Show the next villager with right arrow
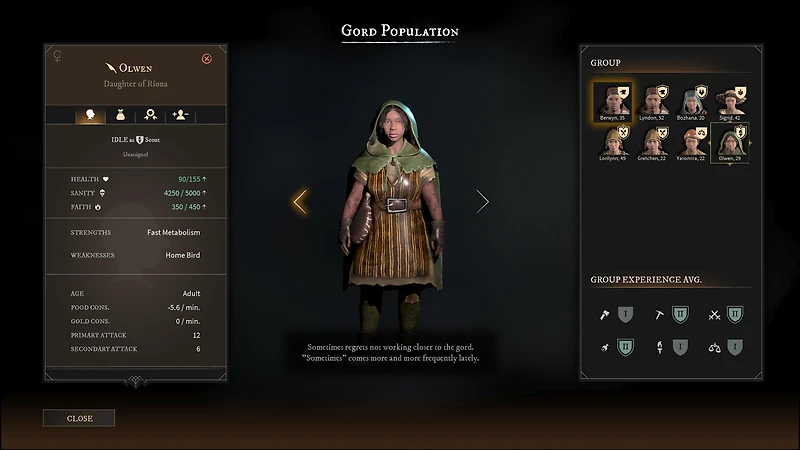This screenshot has width=800, height=450. coord(483,202)
